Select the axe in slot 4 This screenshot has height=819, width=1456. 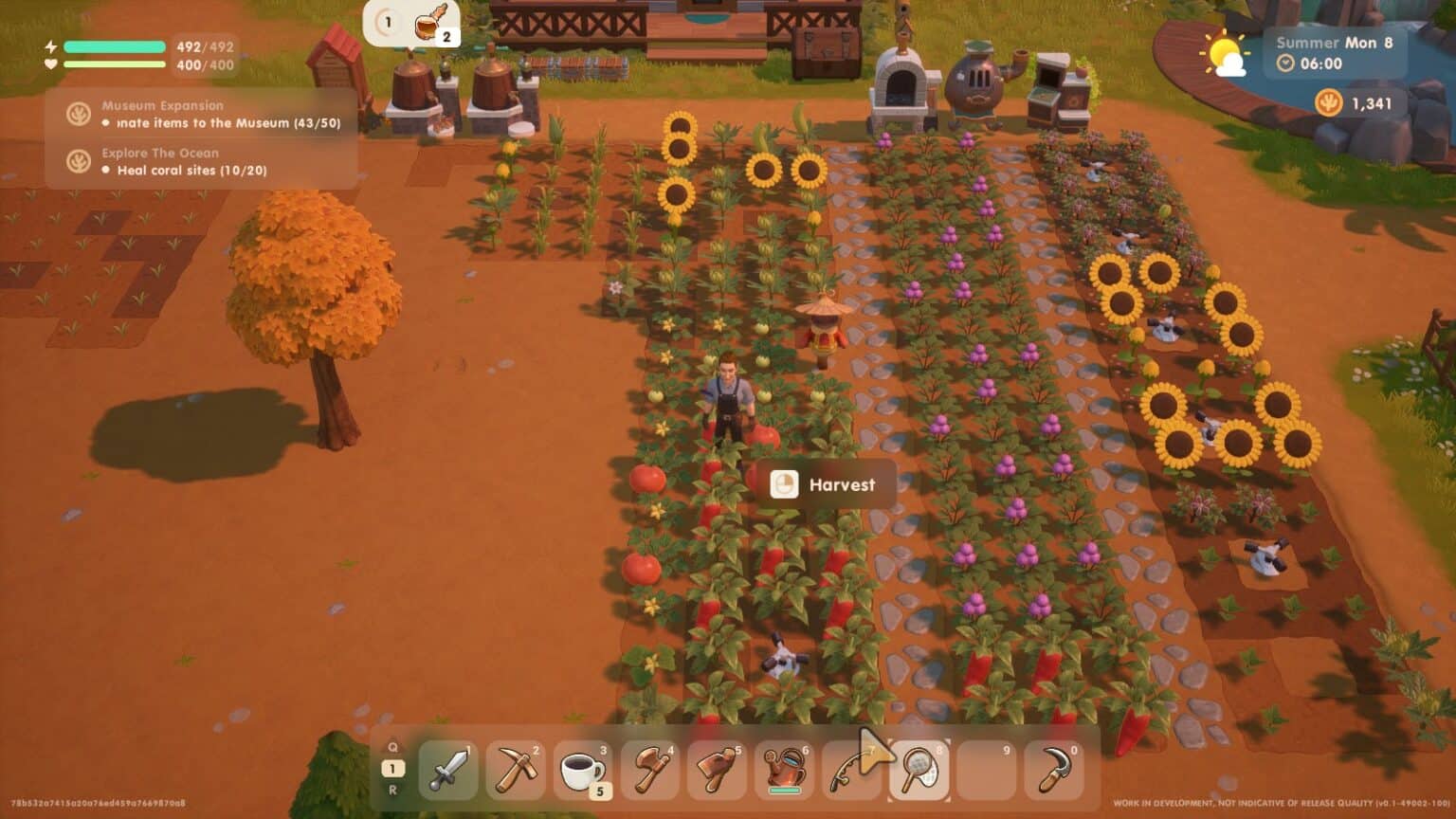pos(649,770)
